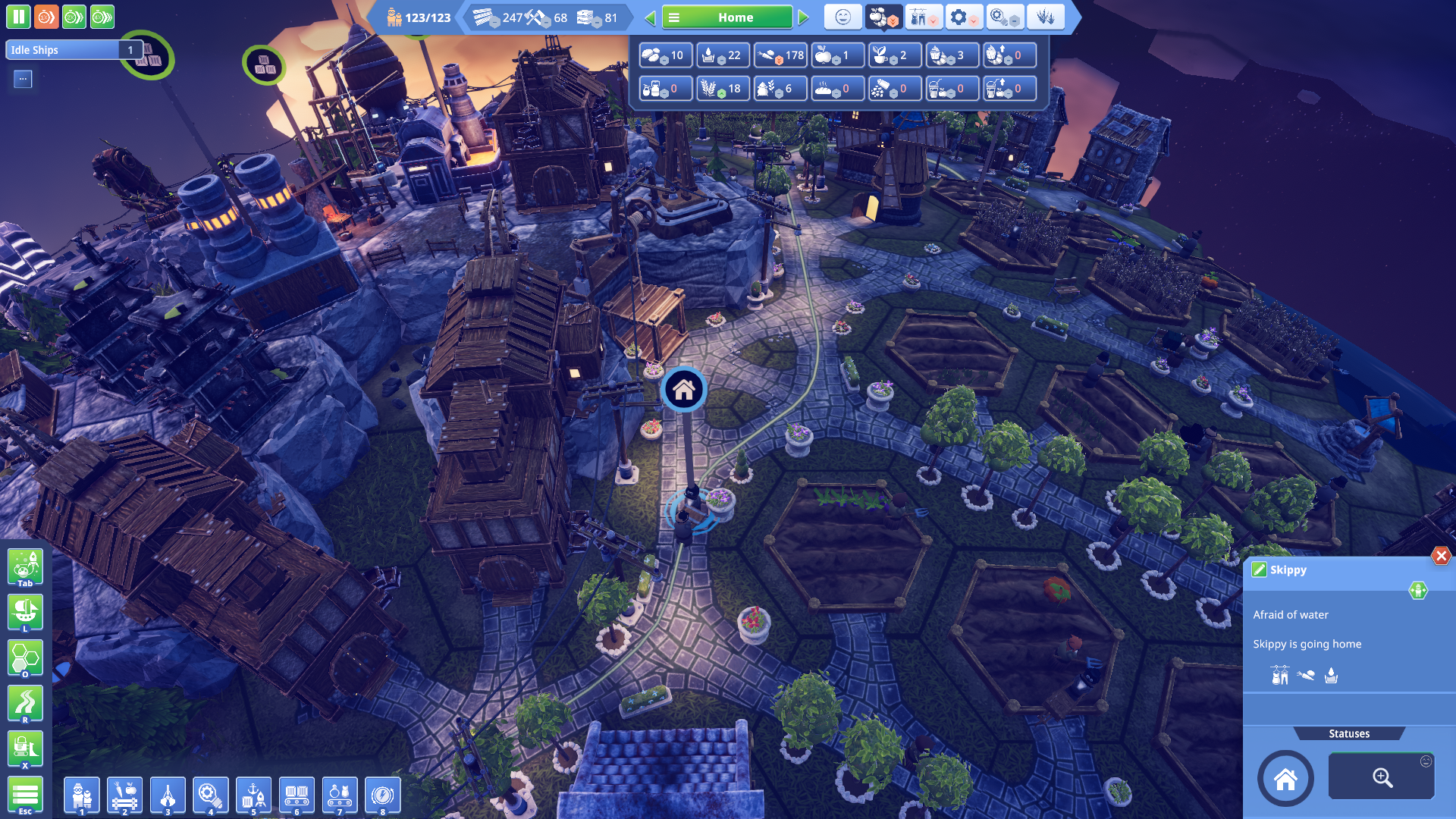Viewport: 1456px width, 819px height.
Task: Select the clear/demolish tool (X)
Action: point(26,749)
